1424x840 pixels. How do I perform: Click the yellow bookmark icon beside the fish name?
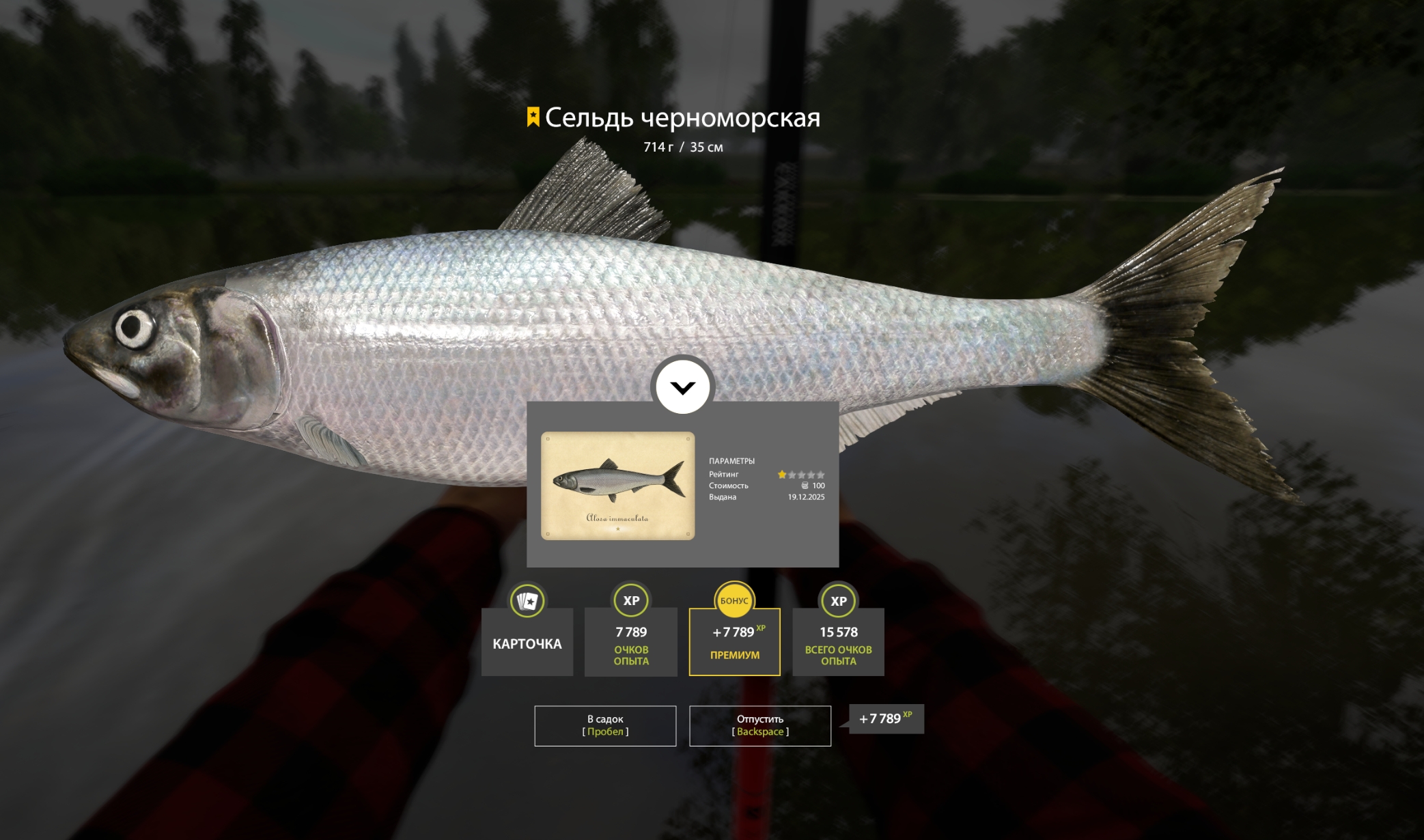532,118
